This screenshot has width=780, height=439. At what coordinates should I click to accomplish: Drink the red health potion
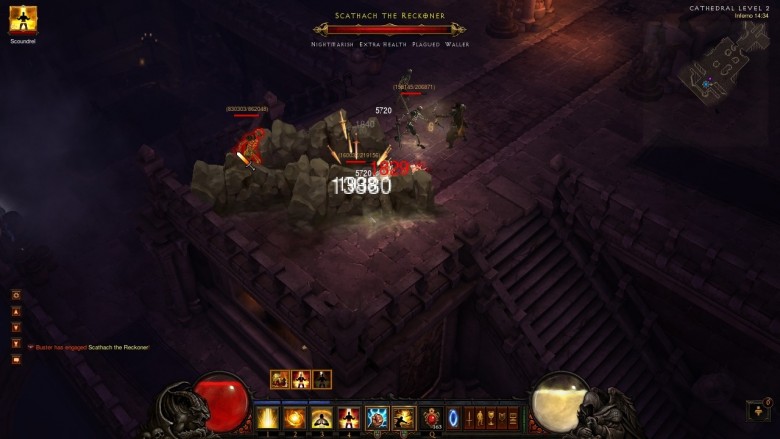point(433,417)
